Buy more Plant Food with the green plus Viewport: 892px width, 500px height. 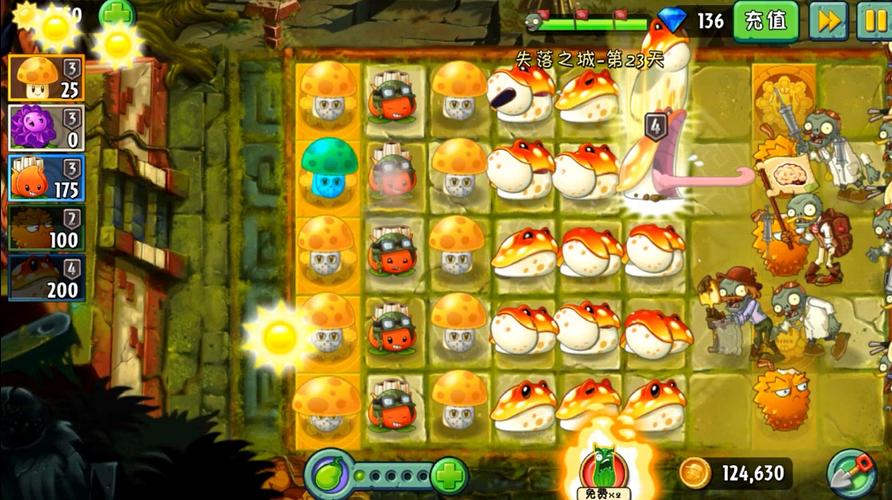[450, 473]
